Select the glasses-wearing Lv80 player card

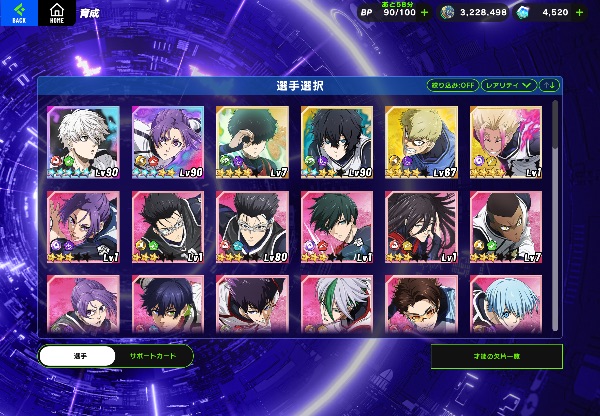252,226
